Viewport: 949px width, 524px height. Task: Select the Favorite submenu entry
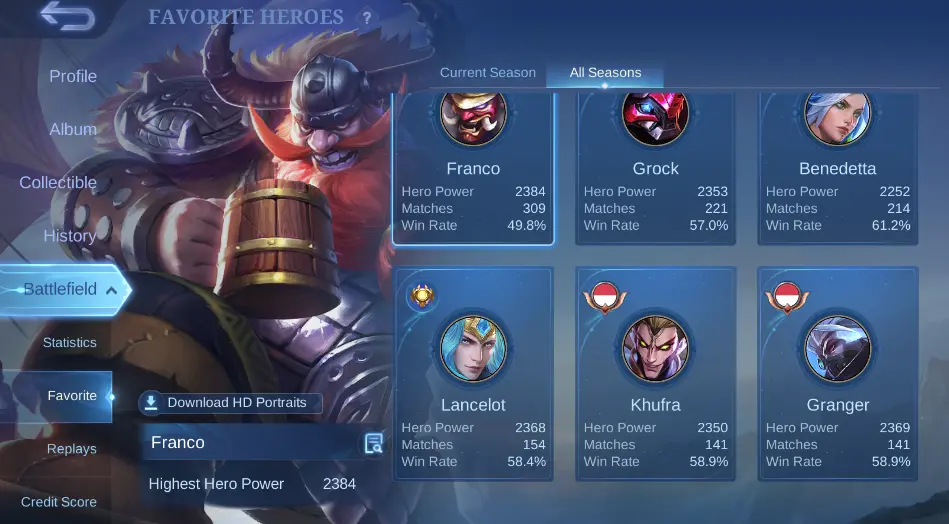tap(71, 396)
